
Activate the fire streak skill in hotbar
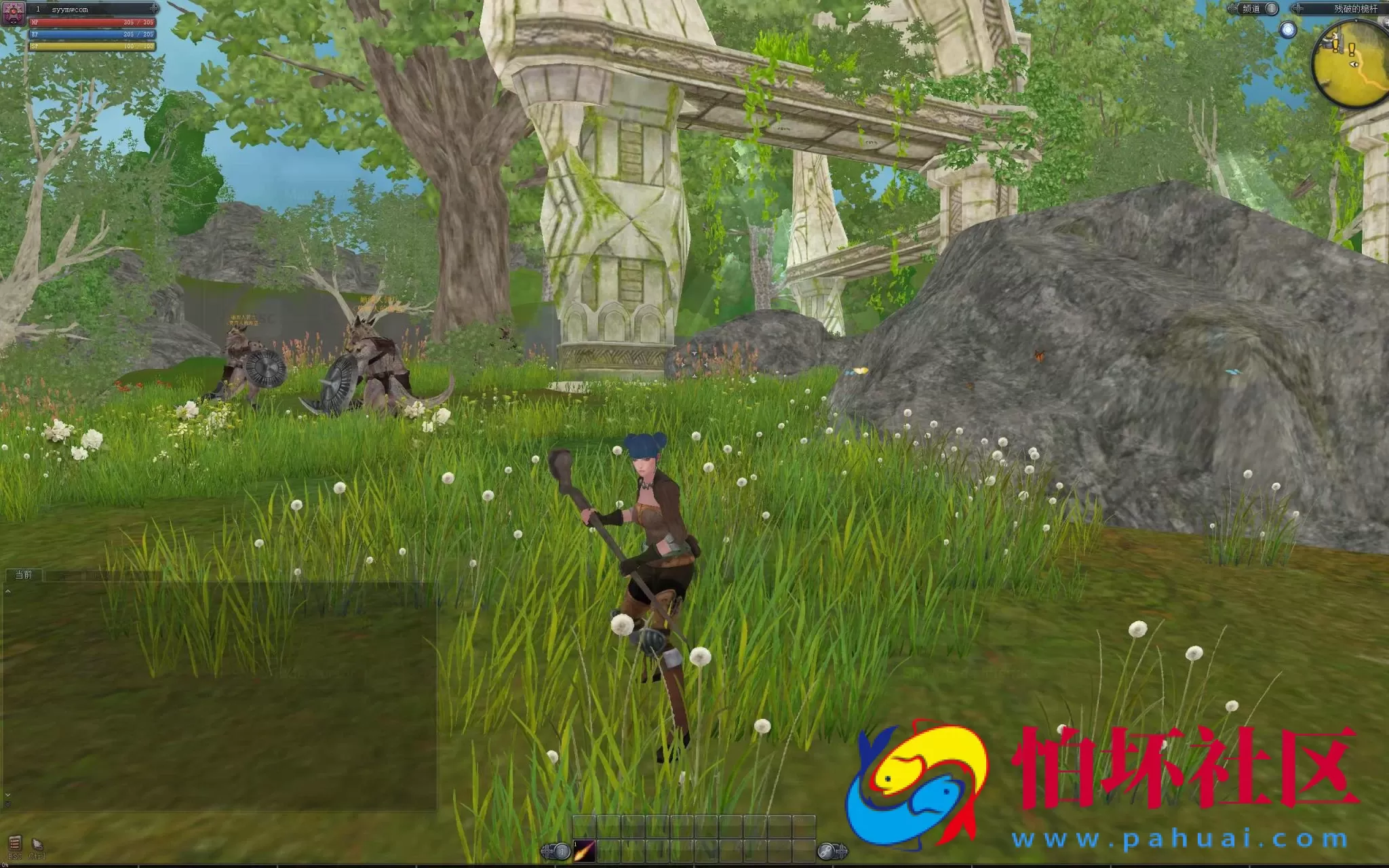[x=584, y=850]
